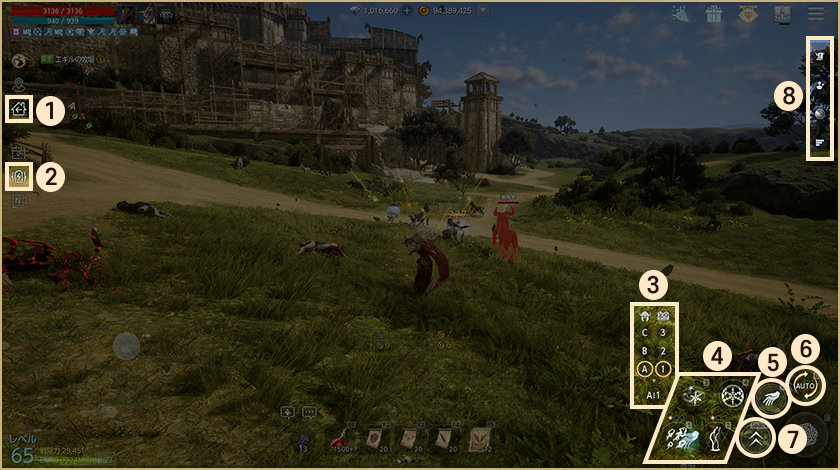Viewport: 840px width, 470px height.
Task: Open the gift box rewards icon
Action: (x=713, y=13)
